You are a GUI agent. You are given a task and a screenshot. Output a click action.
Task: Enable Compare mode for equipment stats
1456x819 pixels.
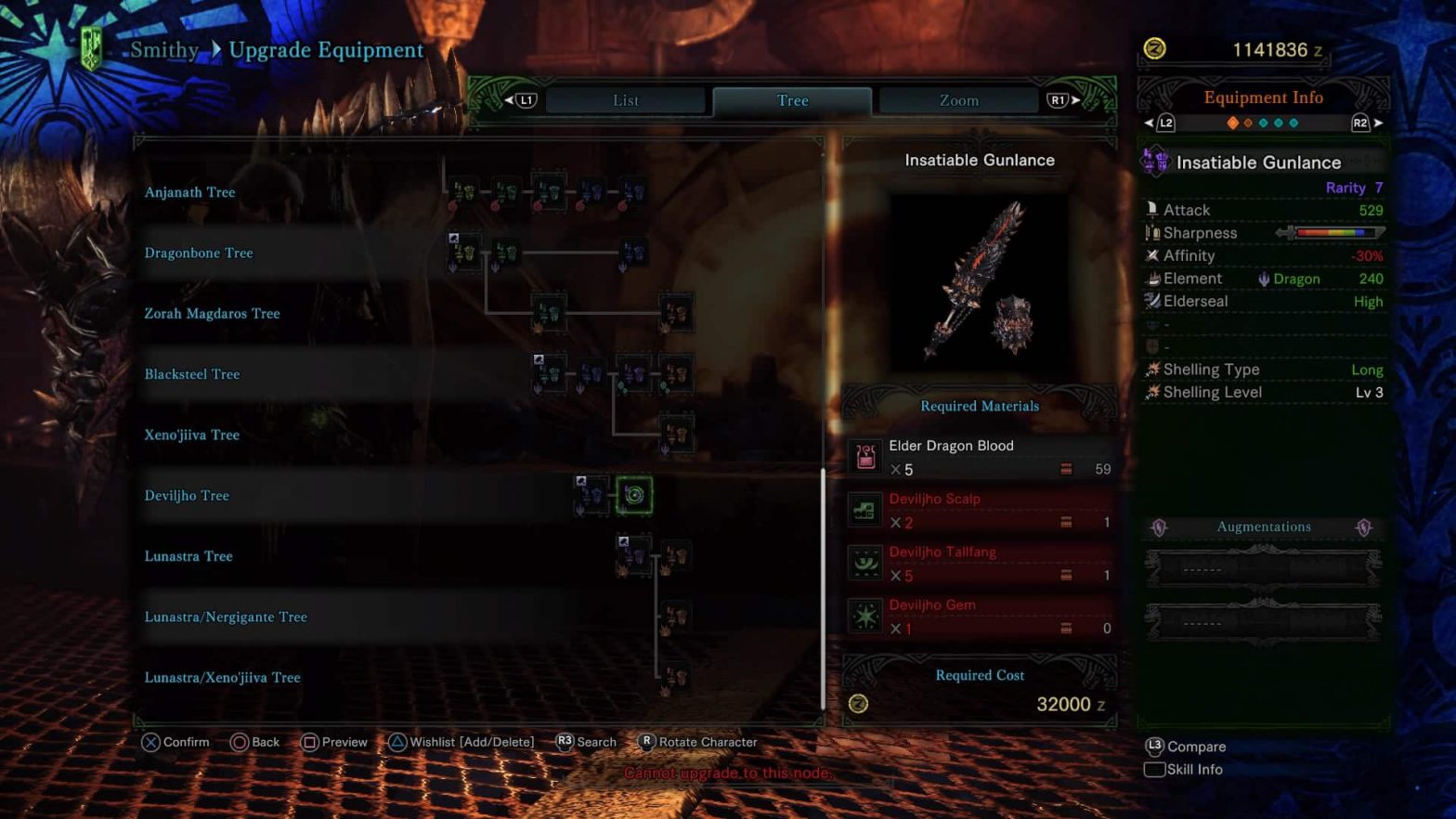point(1188,747)
